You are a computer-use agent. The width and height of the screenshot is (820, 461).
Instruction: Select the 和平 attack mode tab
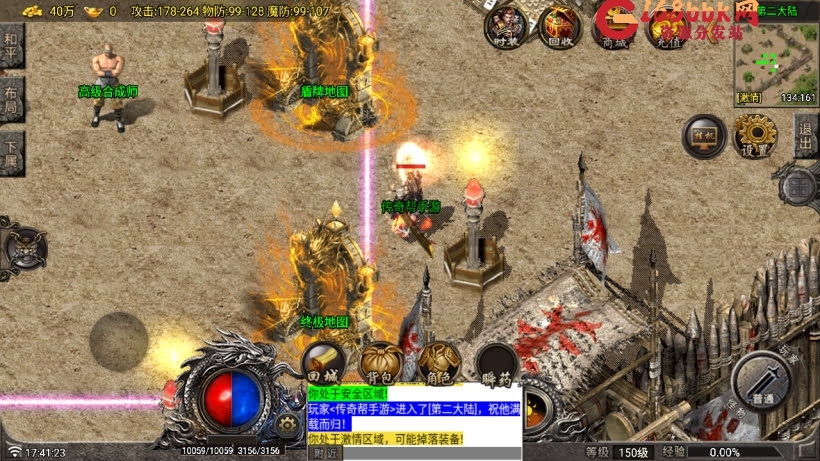(11, 47)
